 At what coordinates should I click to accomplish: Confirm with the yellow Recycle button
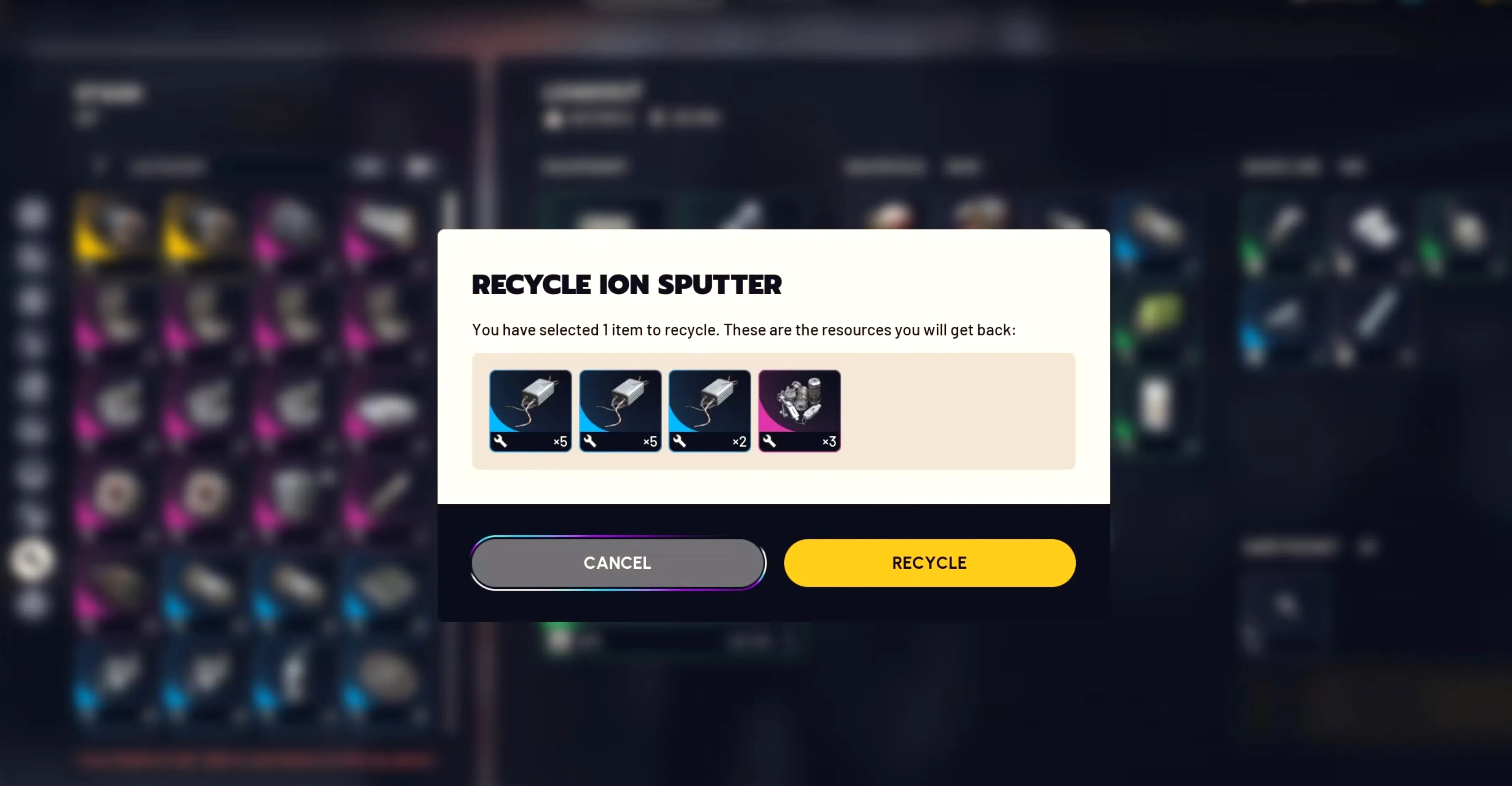point(929,562)
